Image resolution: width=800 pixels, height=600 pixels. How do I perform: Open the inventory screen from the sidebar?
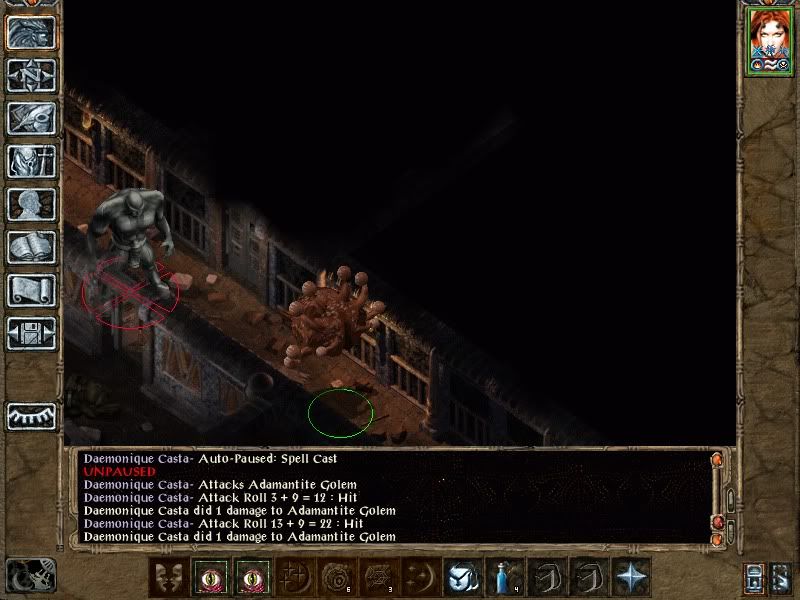click(x=32, y=161)
